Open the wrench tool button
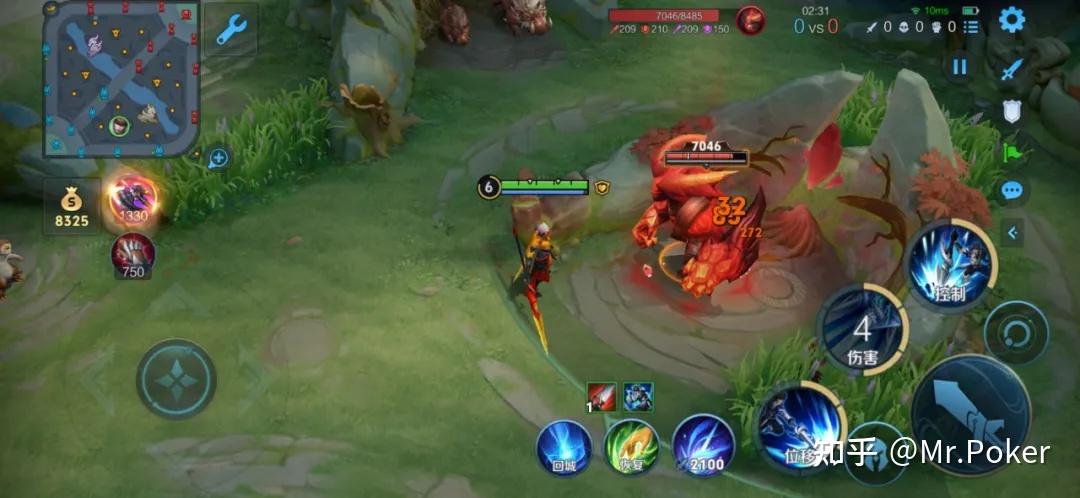This screenshot has height=498, width=1080. pos(231,30)
